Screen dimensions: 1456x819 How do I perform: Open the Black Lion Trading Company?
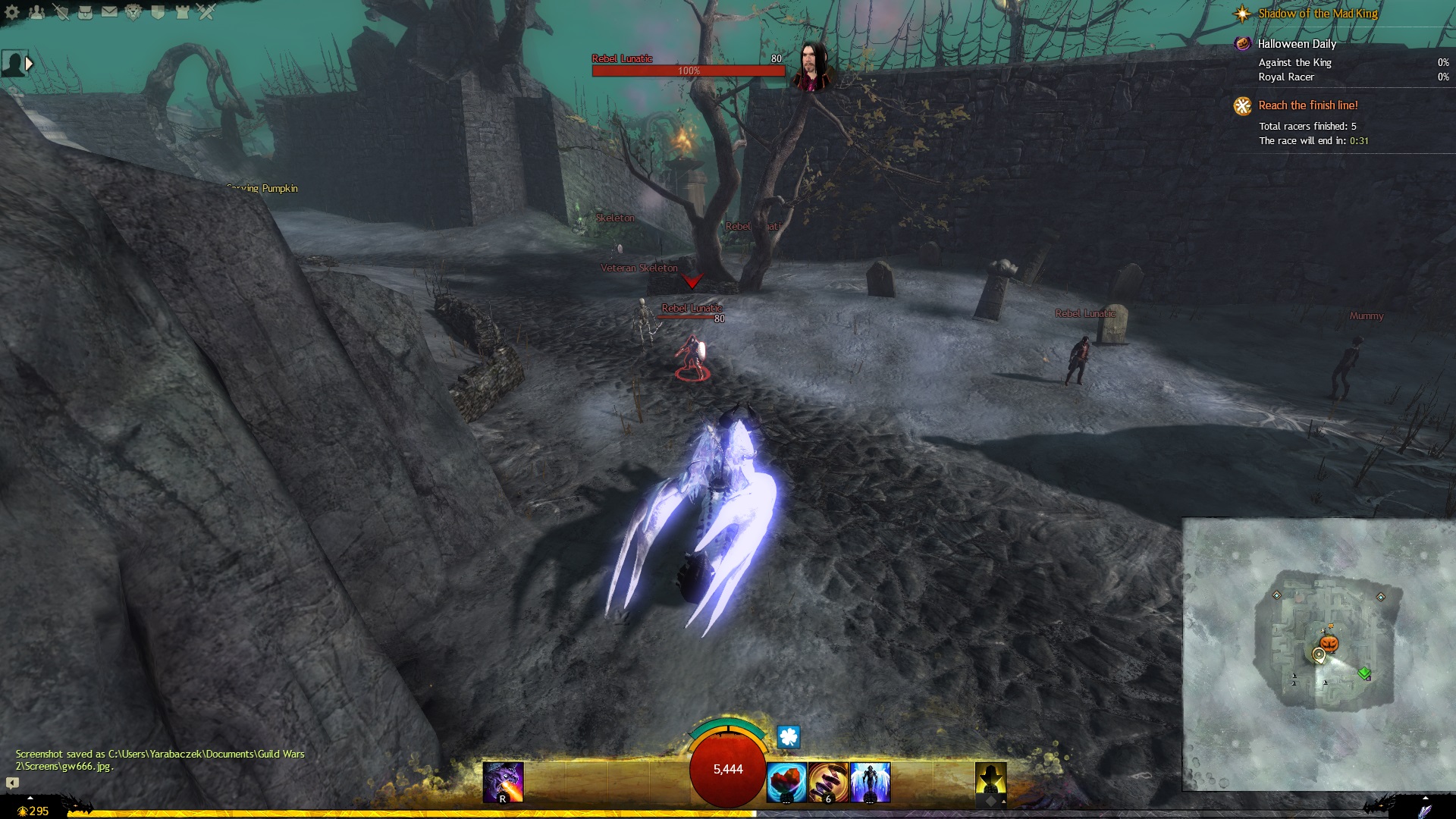(x=133, y=12)
